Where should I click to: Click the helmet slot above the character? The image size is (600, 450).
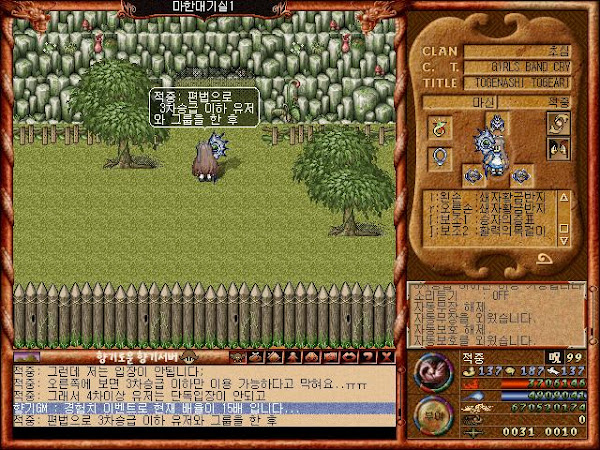[496, 123]
